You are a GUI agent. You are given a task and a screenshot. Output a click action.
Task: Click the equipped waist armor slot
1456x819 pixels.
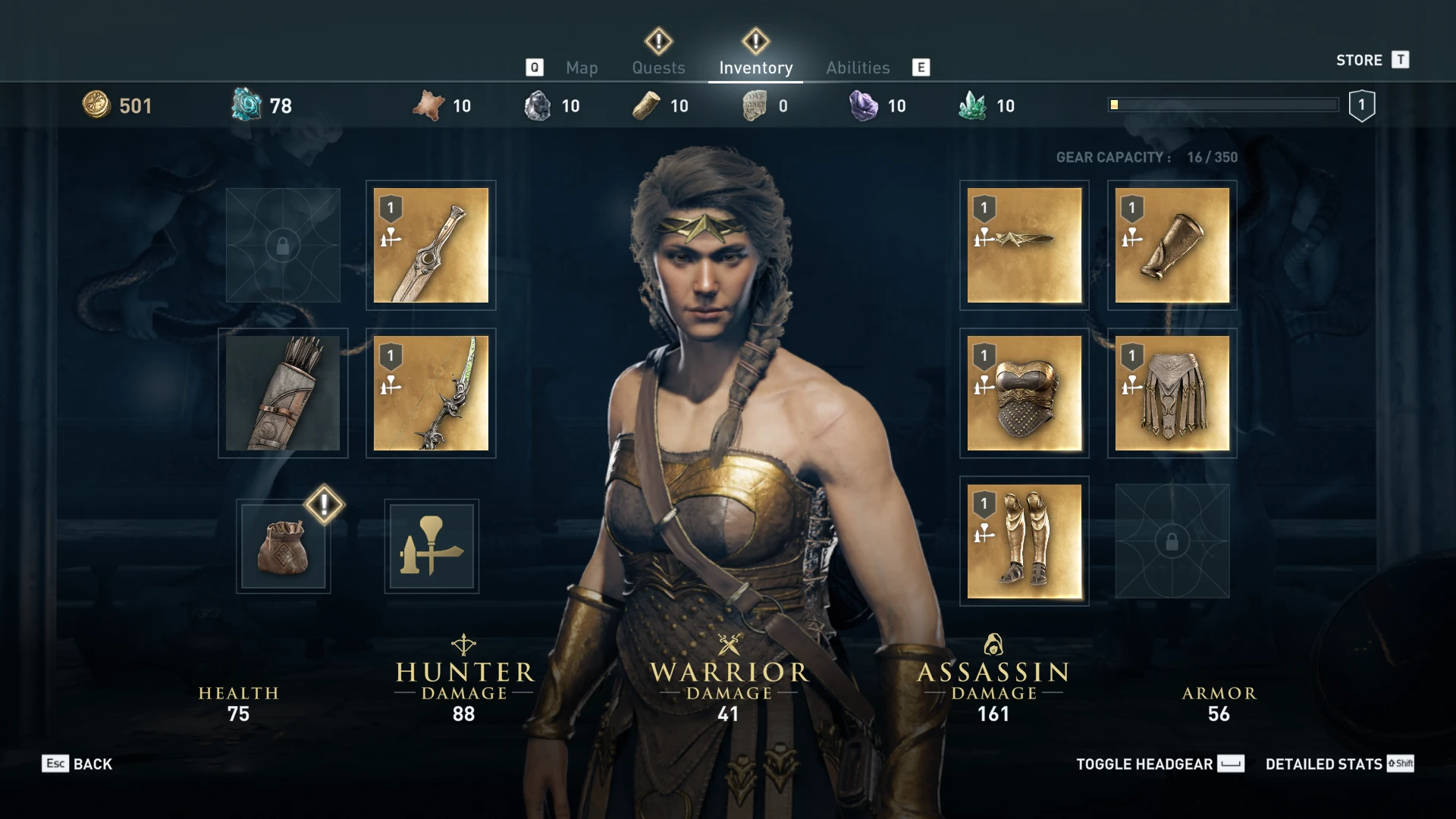tap(1172, 392)
